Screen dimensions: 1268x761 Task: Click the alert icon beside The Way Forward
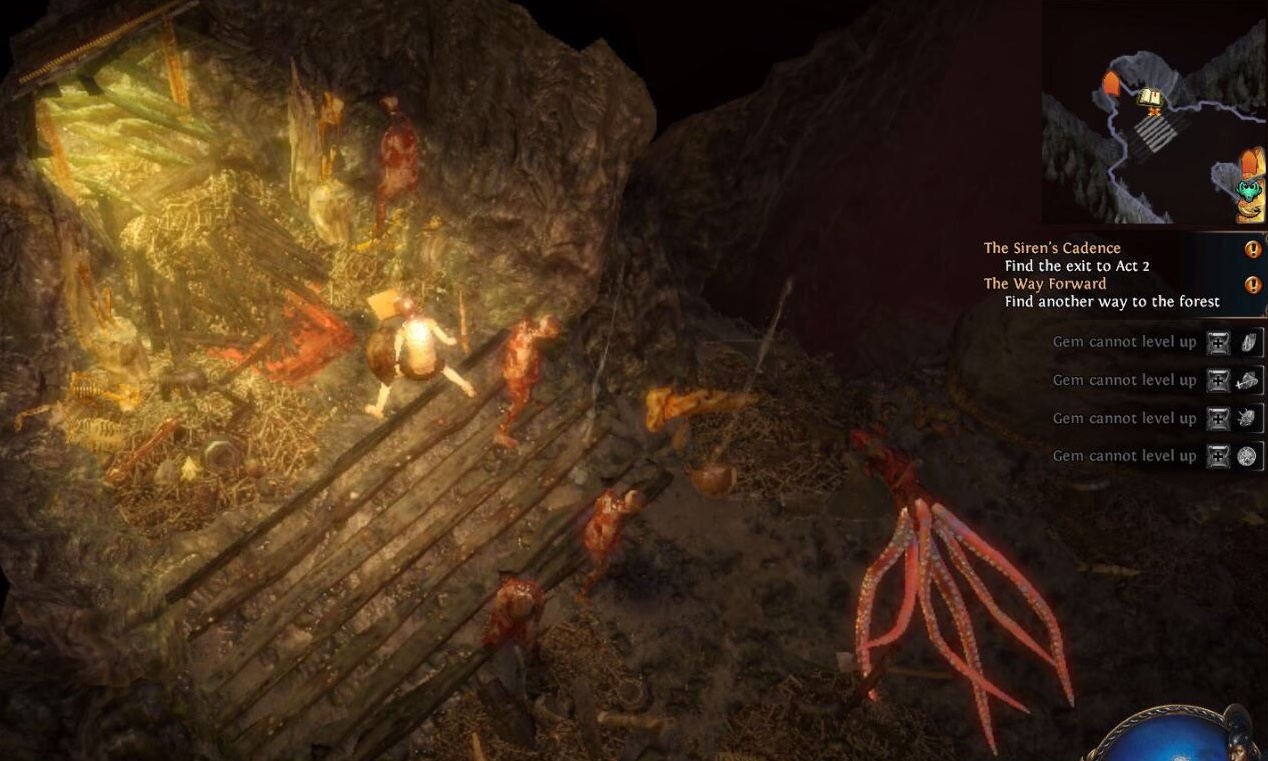point(1252,285)
